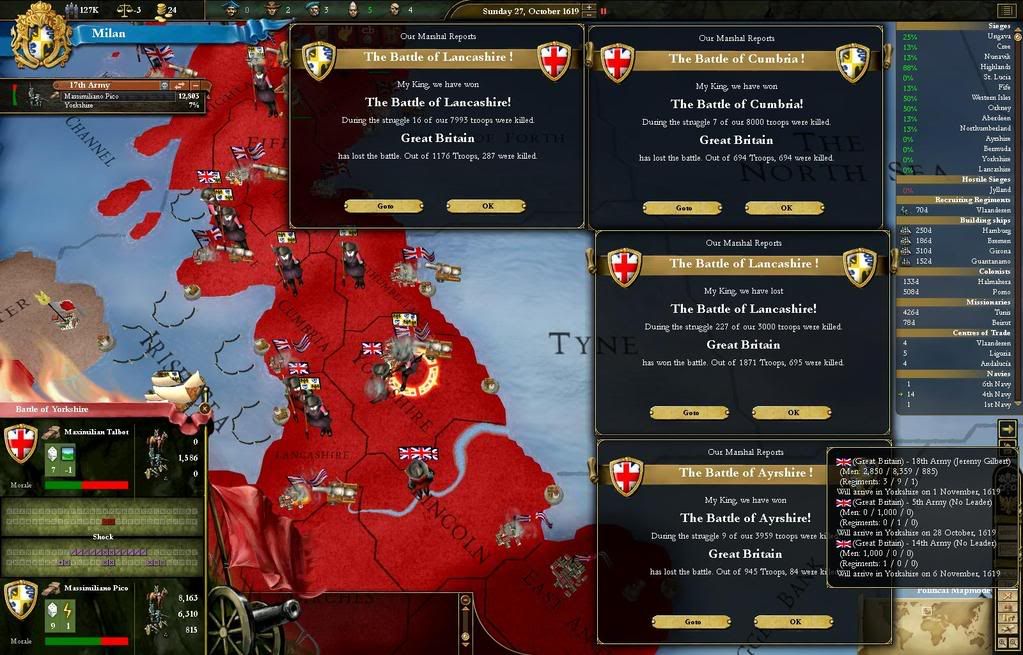Select the 17th Army unit panel header

point(90,86)
